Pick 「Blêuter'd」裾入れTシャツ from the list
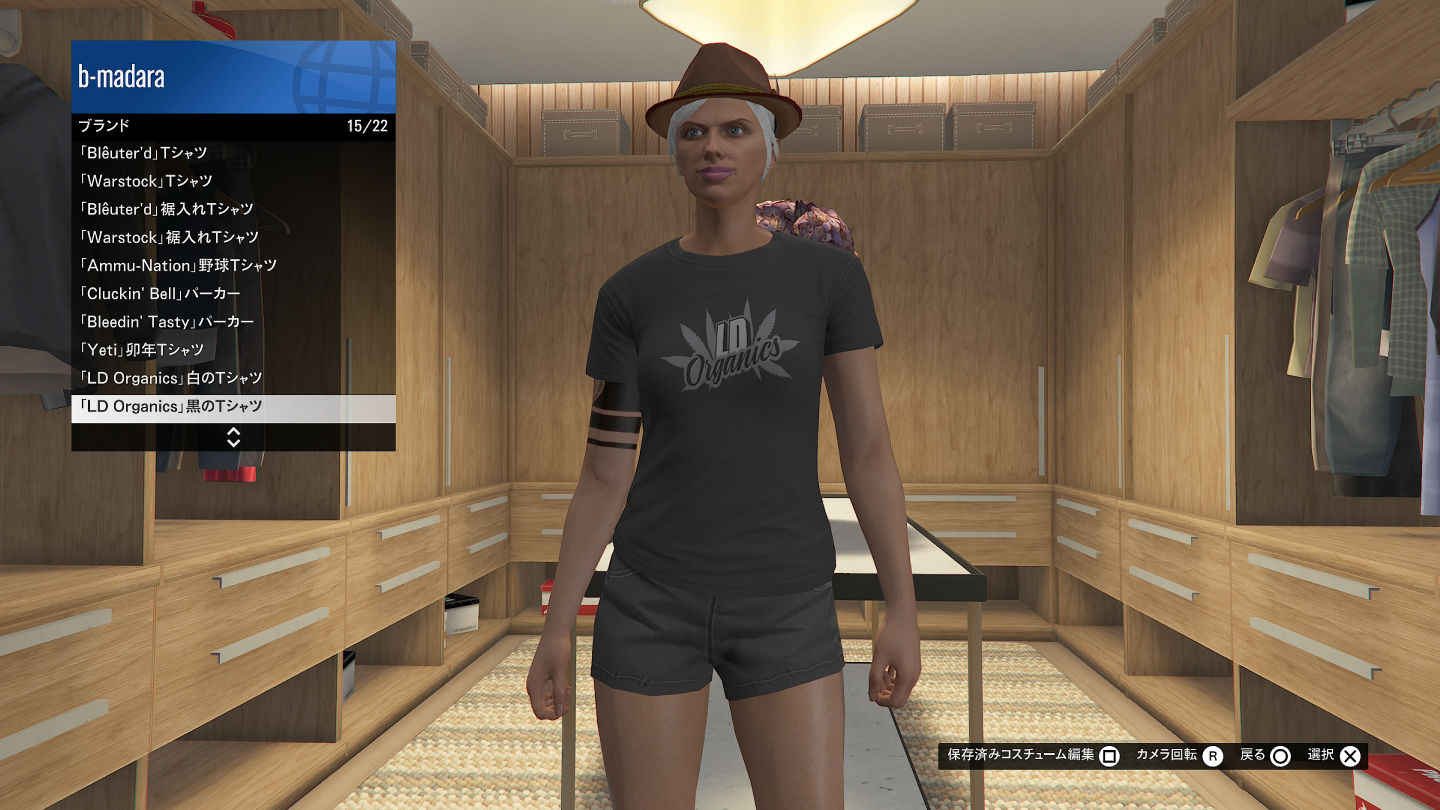 coord(233,209)
